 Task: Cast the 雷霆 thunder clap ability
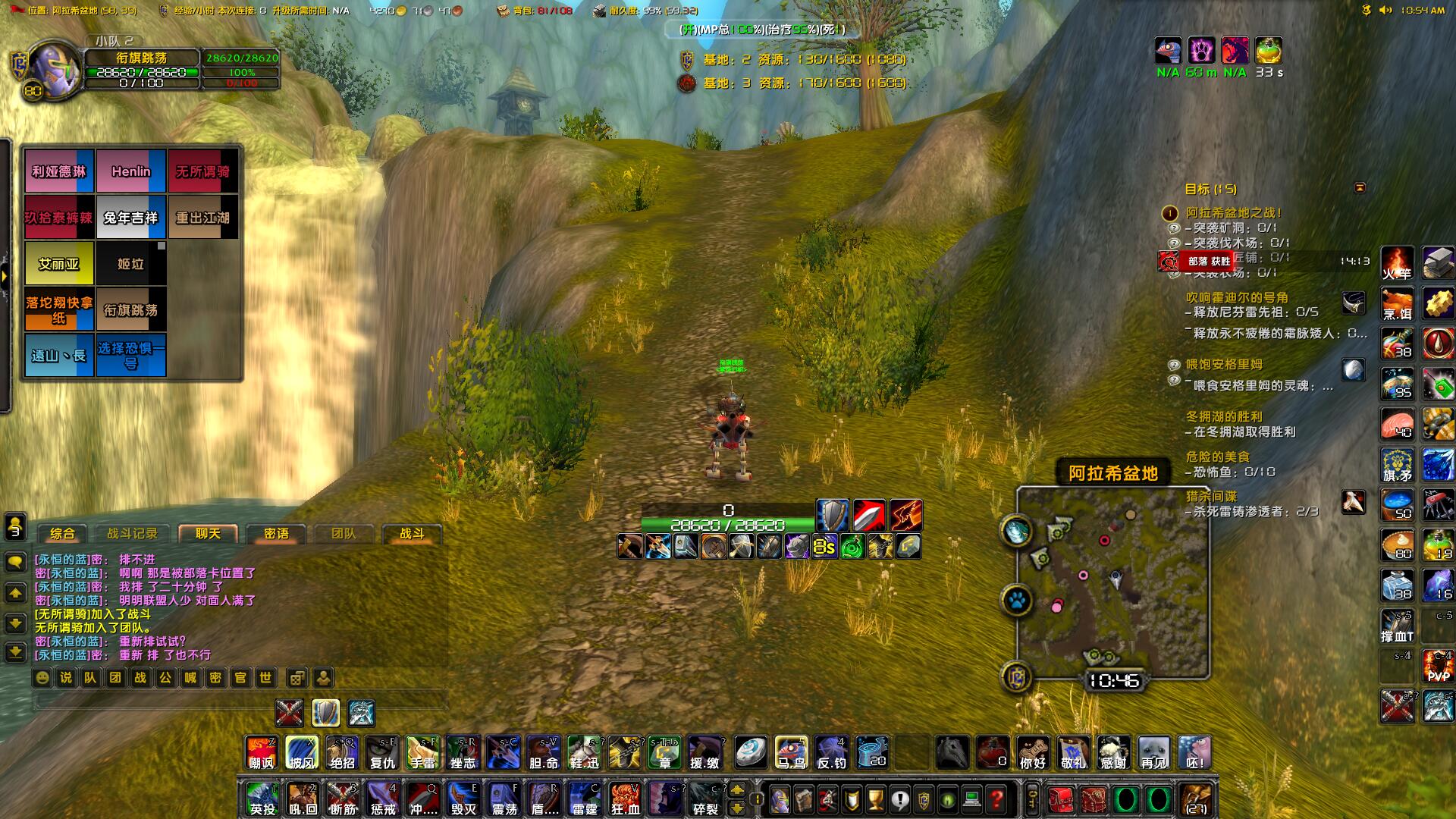pos(585,799)
